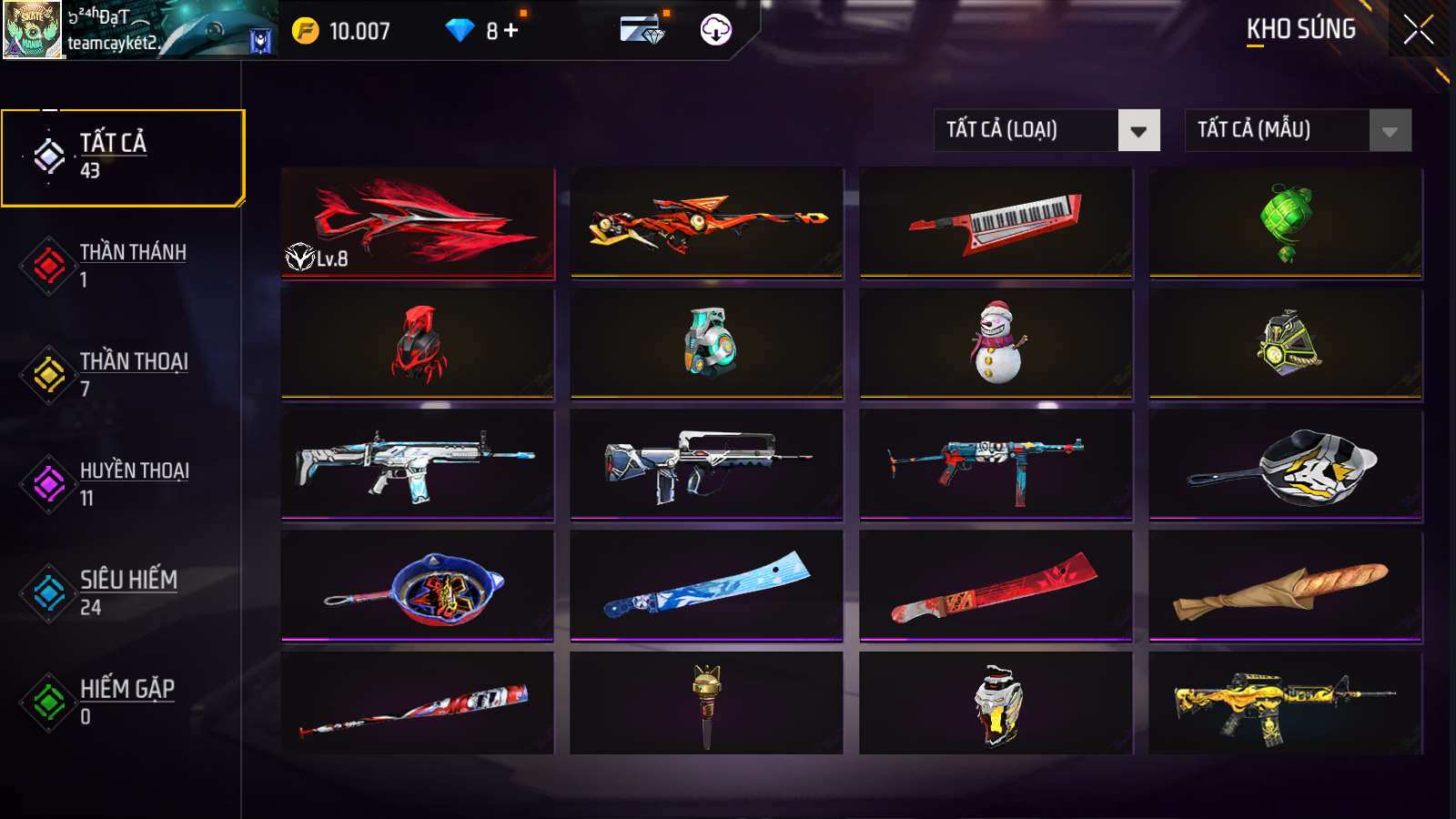Pick the yellow and black rifle skin
The width and height of the screenshot is (1456, 819).
[x=1285, y=703]
